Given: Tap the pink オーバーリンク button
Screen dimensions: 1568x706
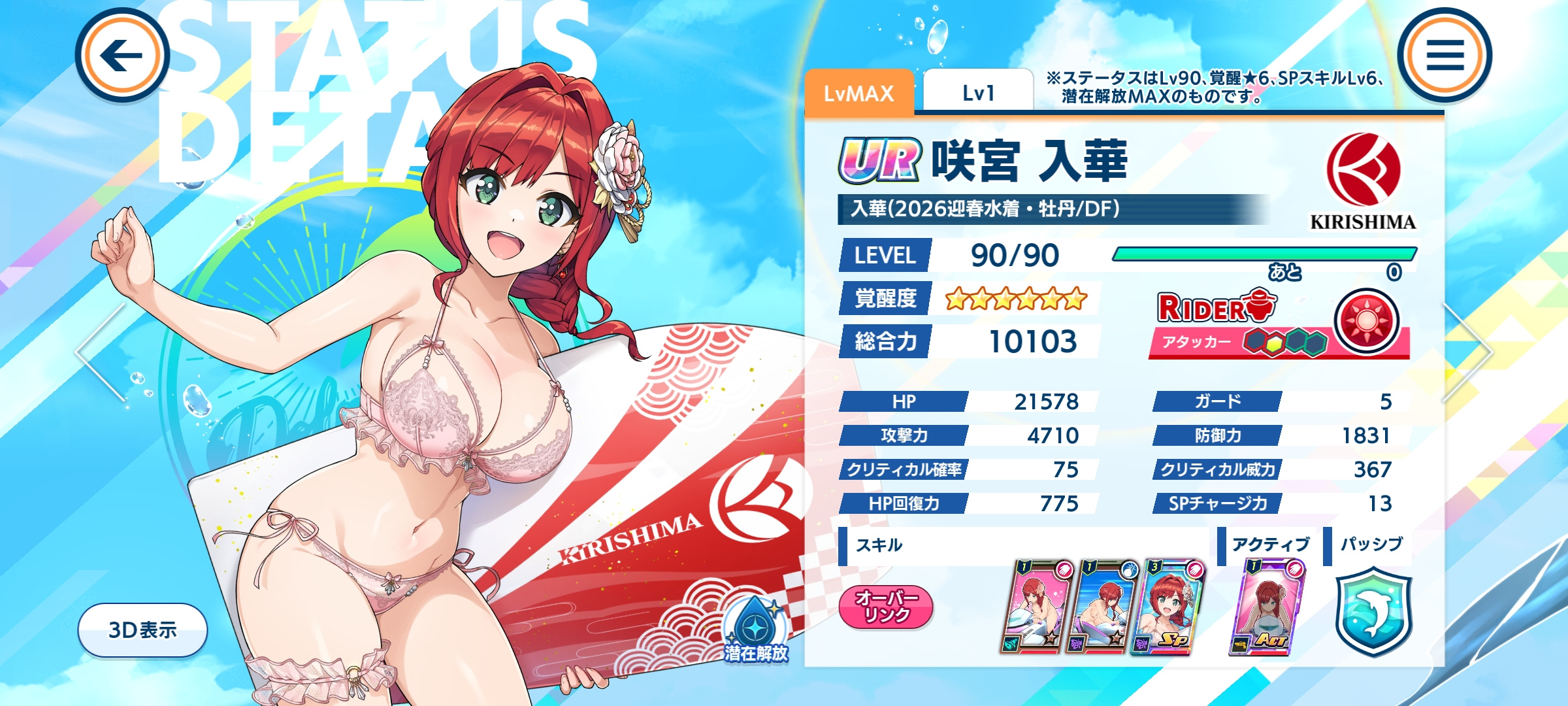Looking at the screenshot, I should coord(886,607).
